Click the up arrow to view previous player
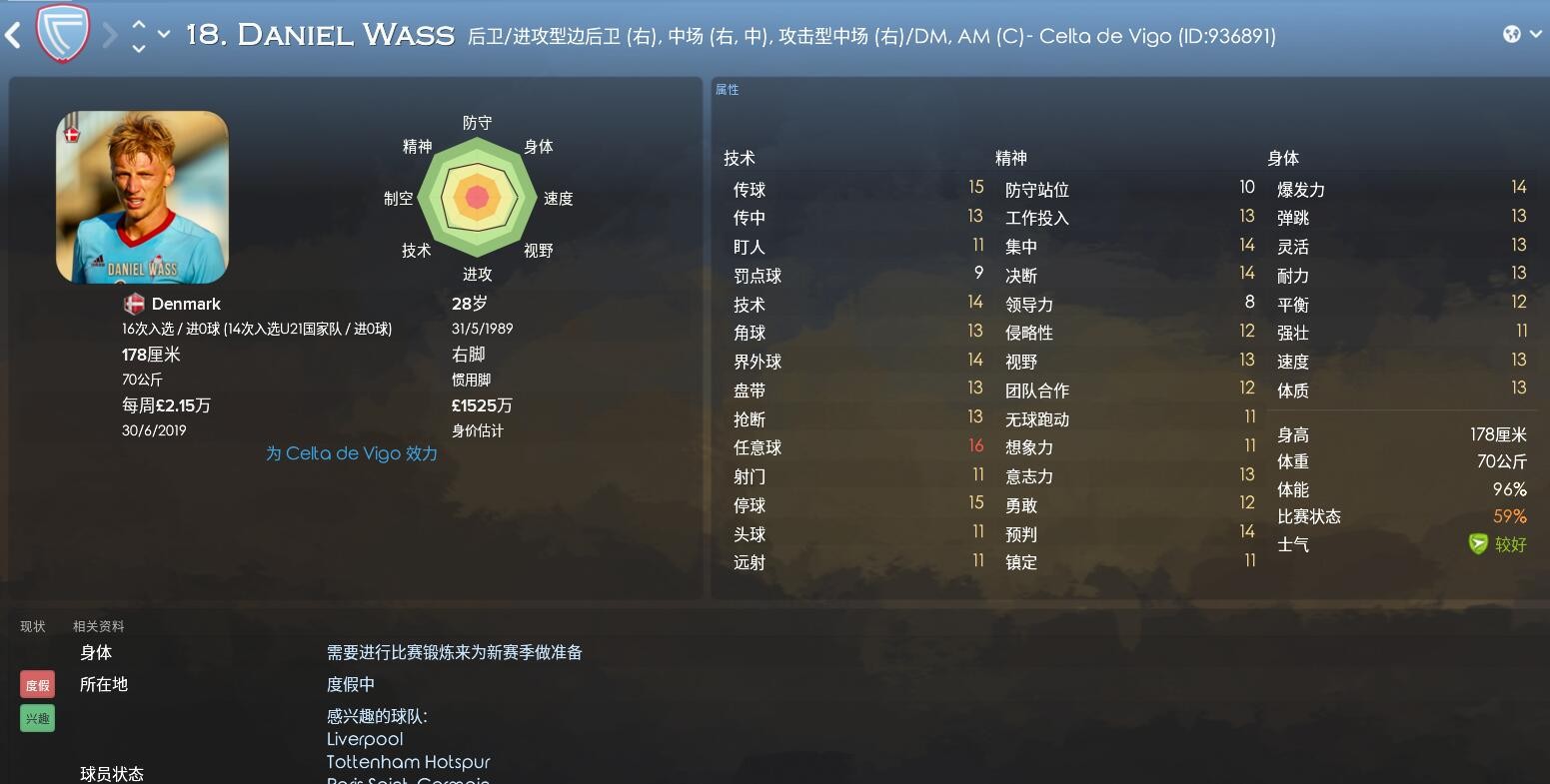 pyautogui.click(x=137, y=25)
